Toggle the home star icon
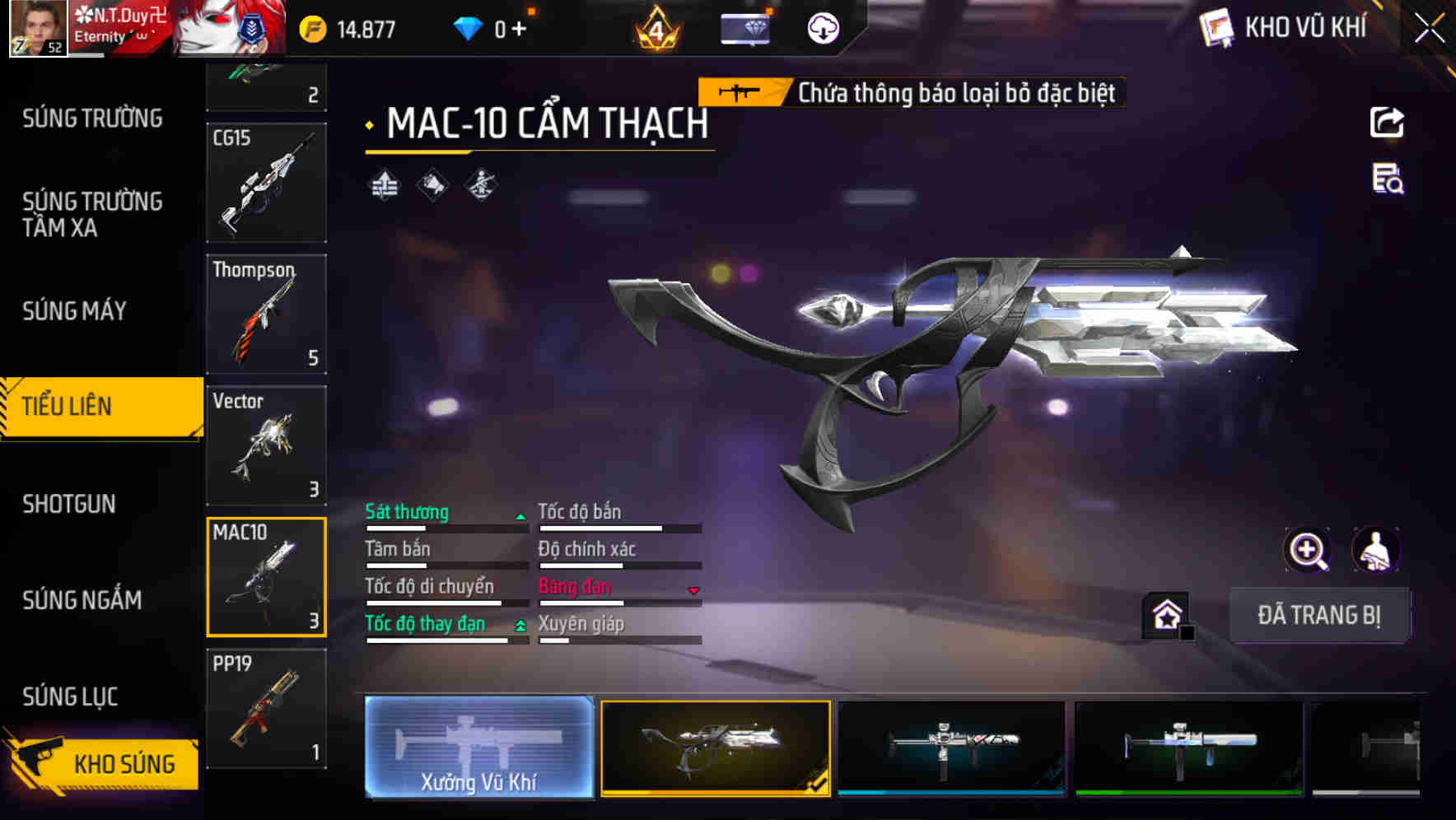The width and height of the screenshot is (1456, 820). point(1167,615)
